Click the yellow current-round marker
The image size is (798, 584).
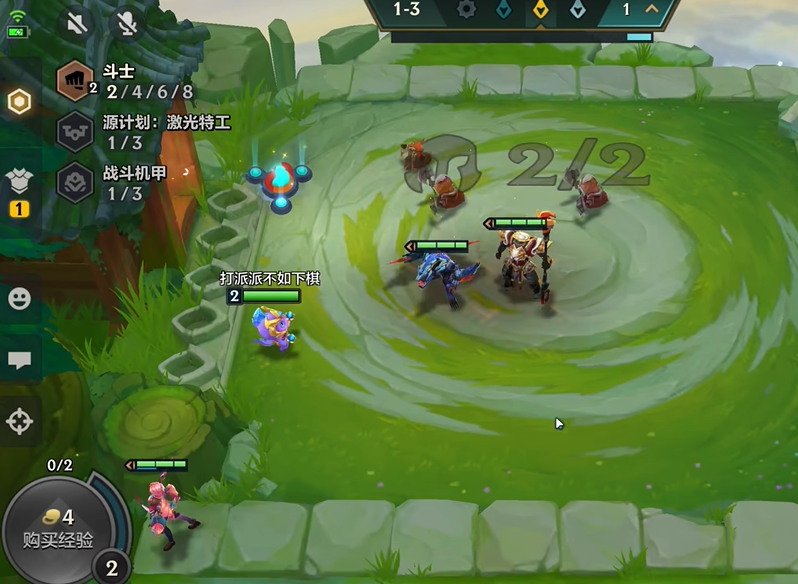tap(540, 10)
